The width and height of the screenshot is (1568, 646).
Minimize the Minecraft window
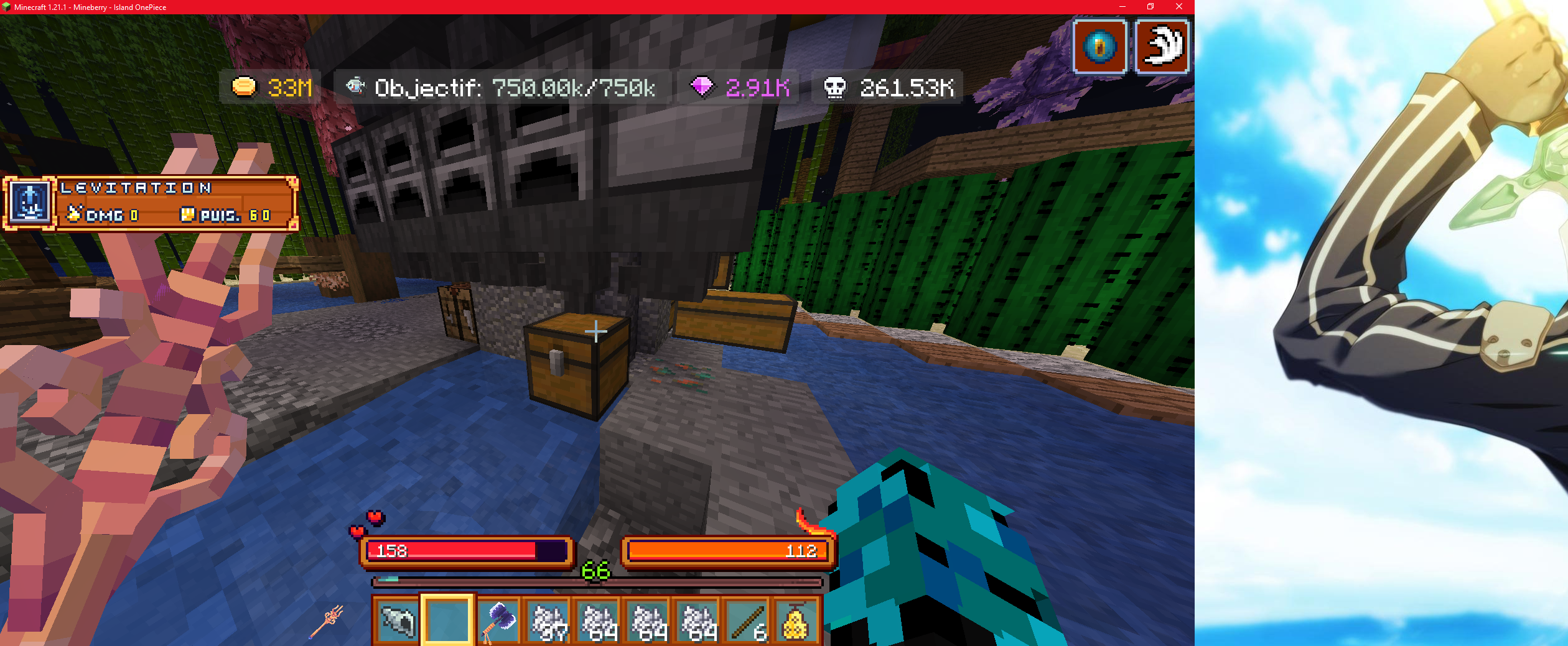[x=1122, y=7]
